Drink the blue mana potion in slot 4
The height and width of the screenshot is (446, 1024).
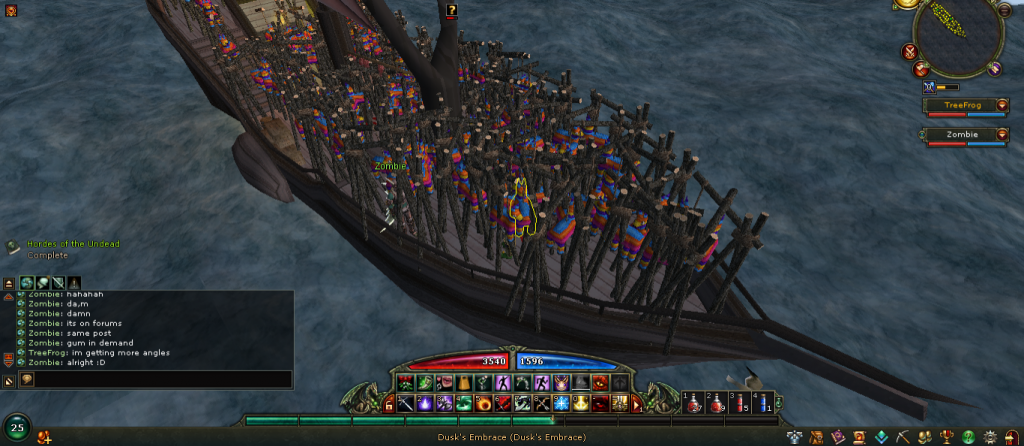764,403
